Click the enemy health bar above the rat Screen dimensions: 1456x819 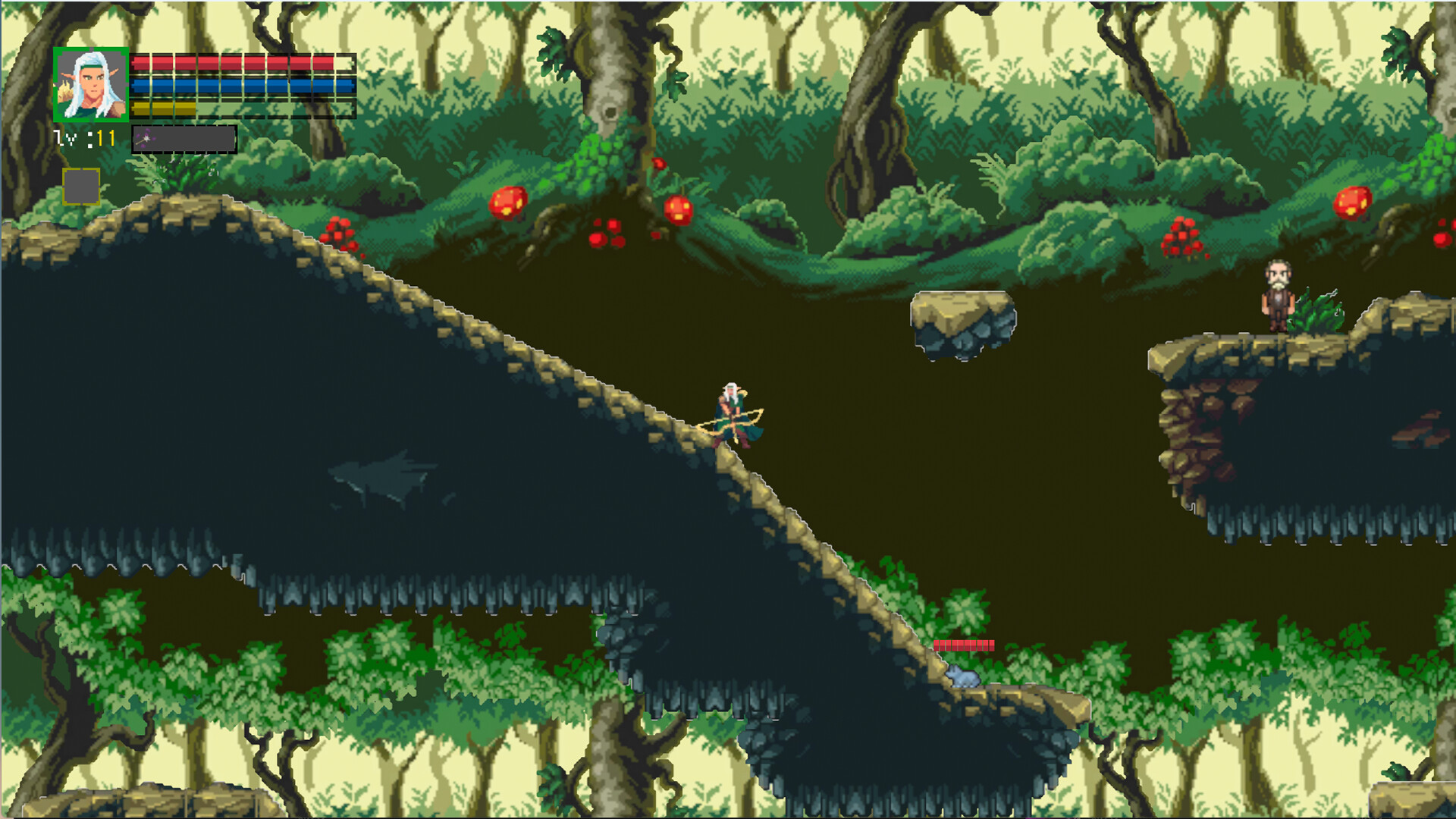coord(963,647)
